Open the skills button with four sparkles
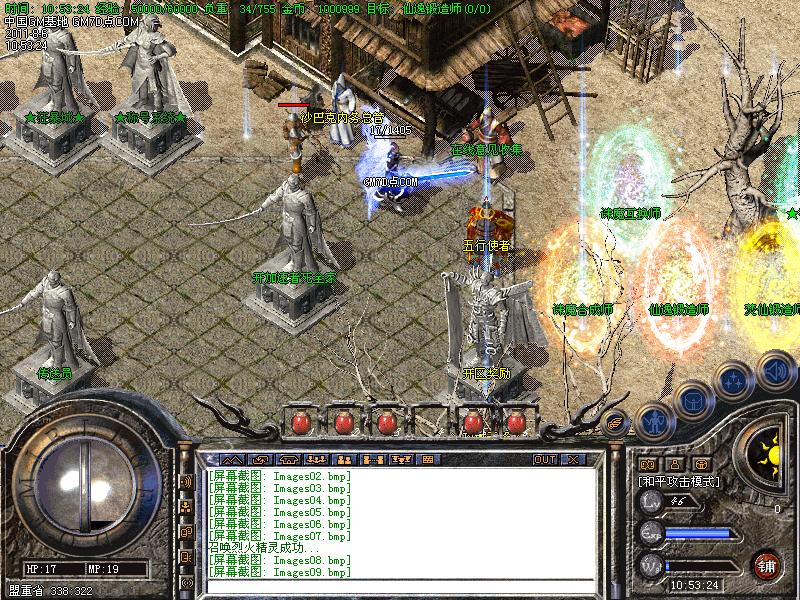 tap(735, 381)
